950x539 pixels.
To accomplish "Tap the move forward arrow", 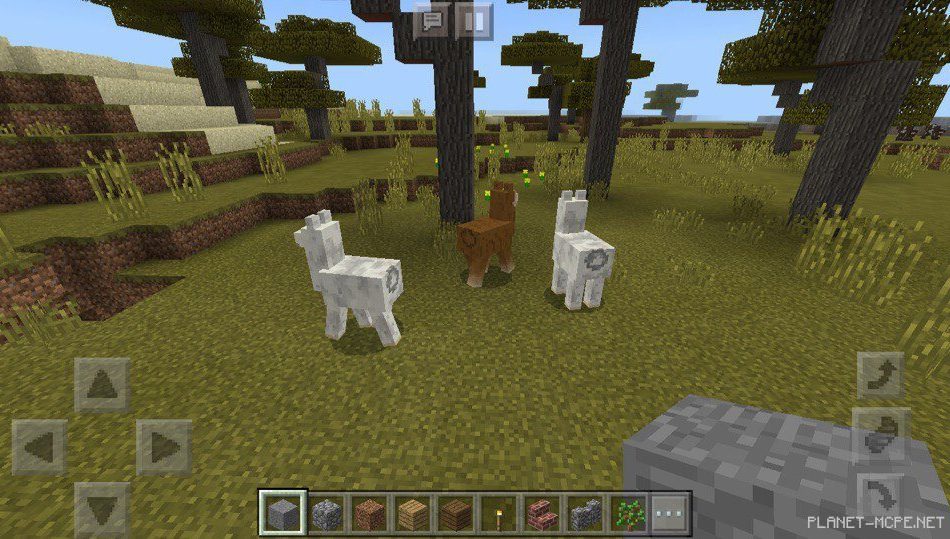I will [x=102, y=386].
